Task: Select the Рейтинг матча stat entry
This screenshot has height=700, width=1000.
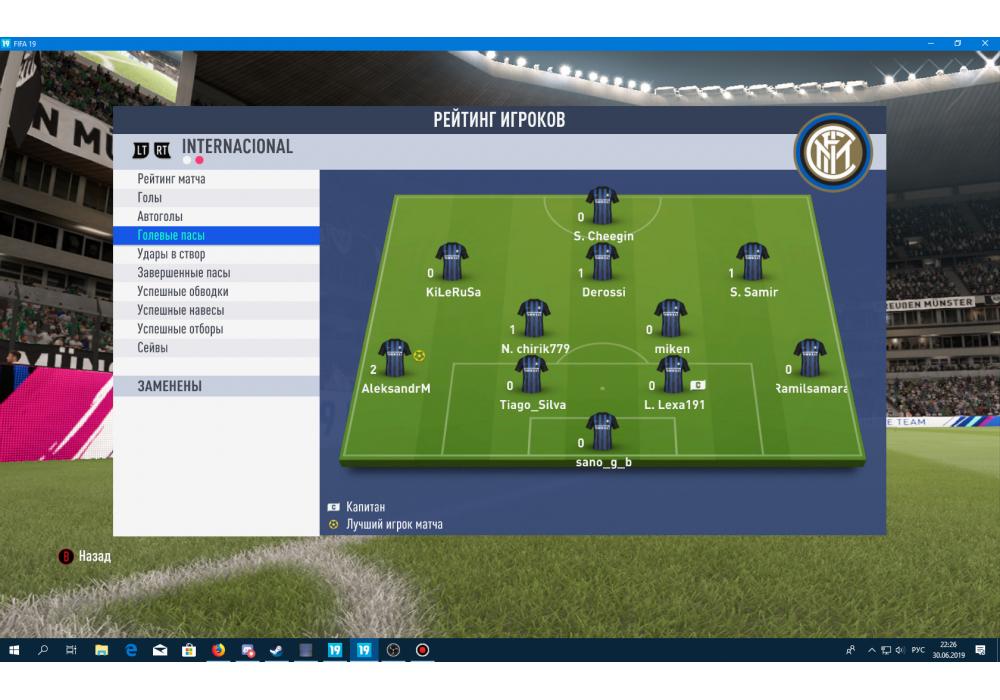Action: 172,179
